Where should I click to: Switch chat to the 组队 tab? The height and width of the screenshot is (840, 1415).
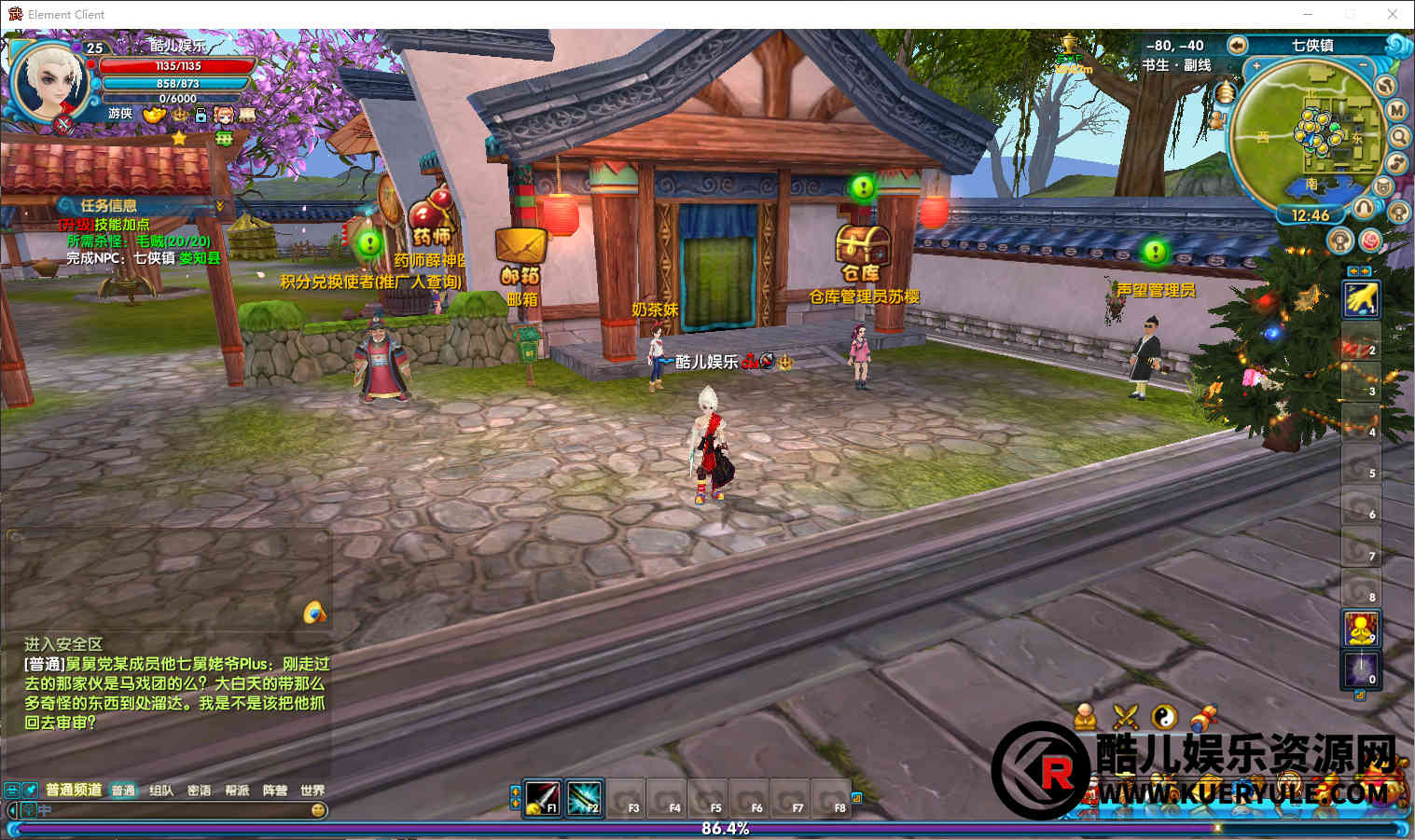pos(161,791)
